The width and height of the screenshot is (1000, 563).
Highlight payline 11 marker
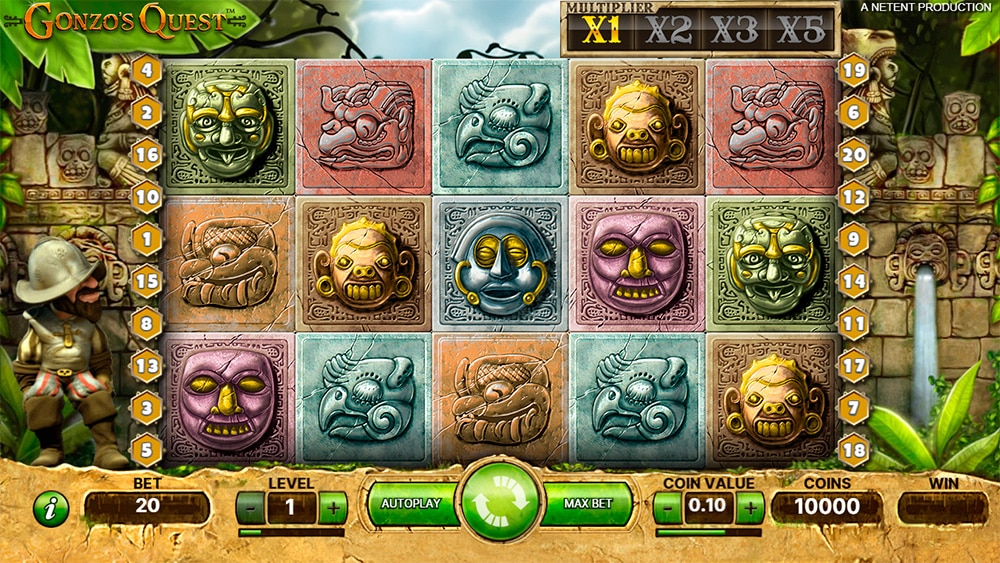853,323
